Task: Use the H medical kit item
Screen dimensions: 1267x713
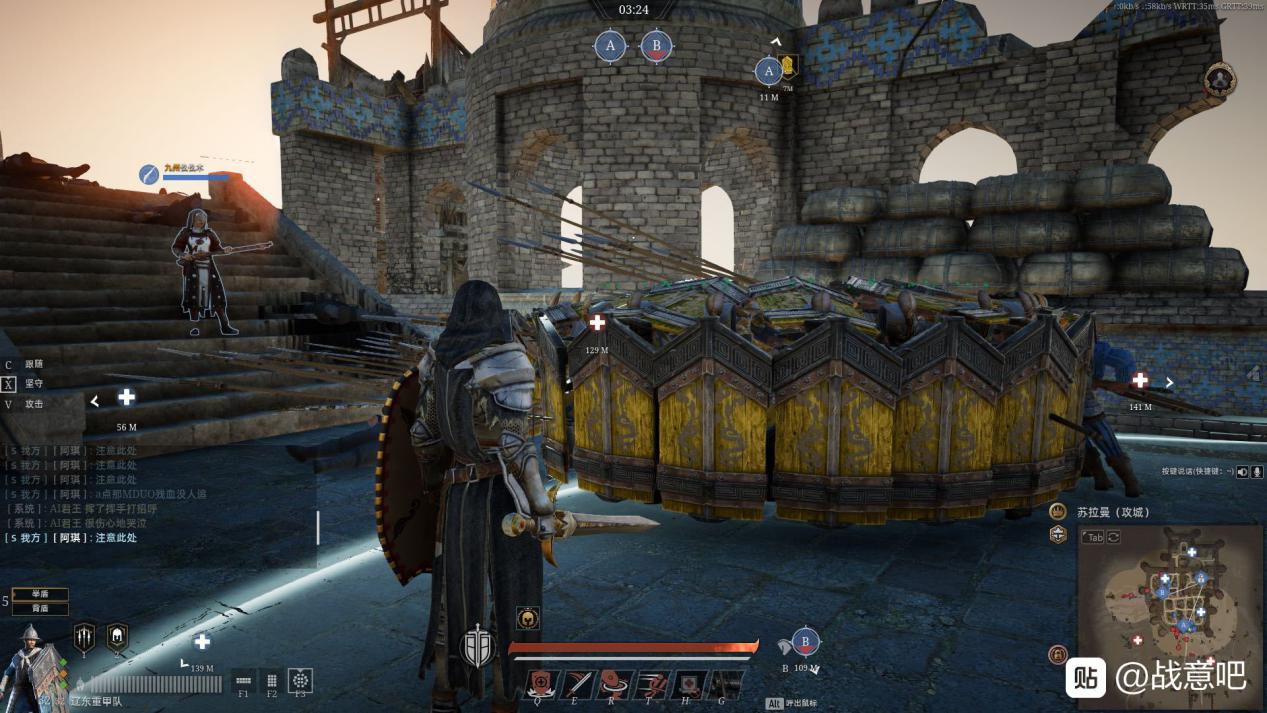Action: (x=689, y=684)
